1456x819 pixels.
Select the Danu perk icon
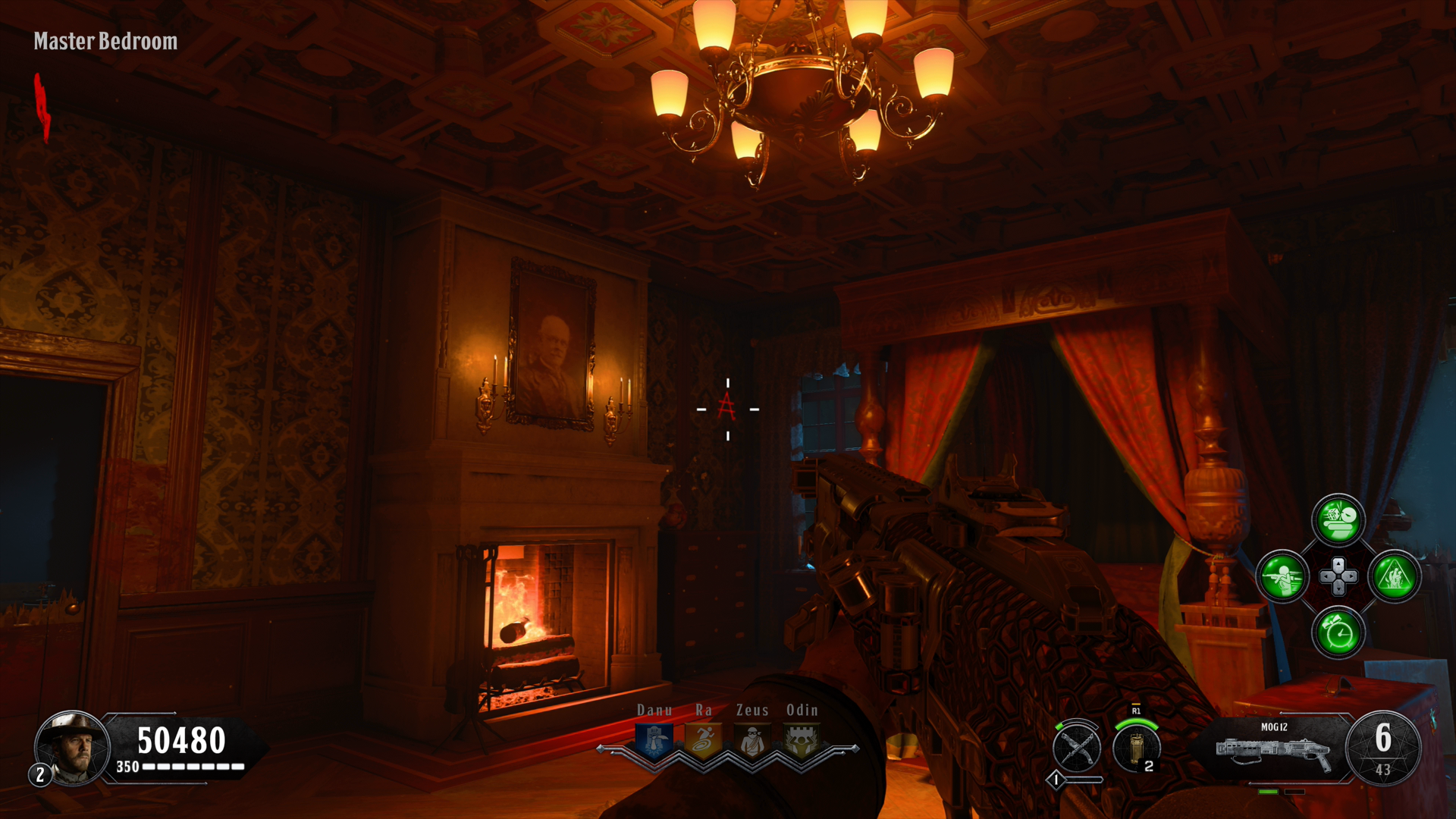(654, 741)
